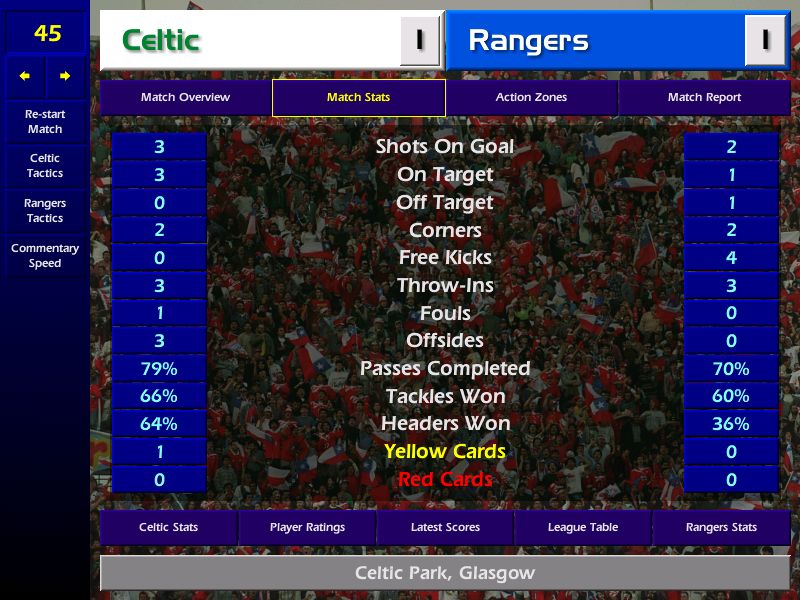Open the League Table

tap(583, 527)
